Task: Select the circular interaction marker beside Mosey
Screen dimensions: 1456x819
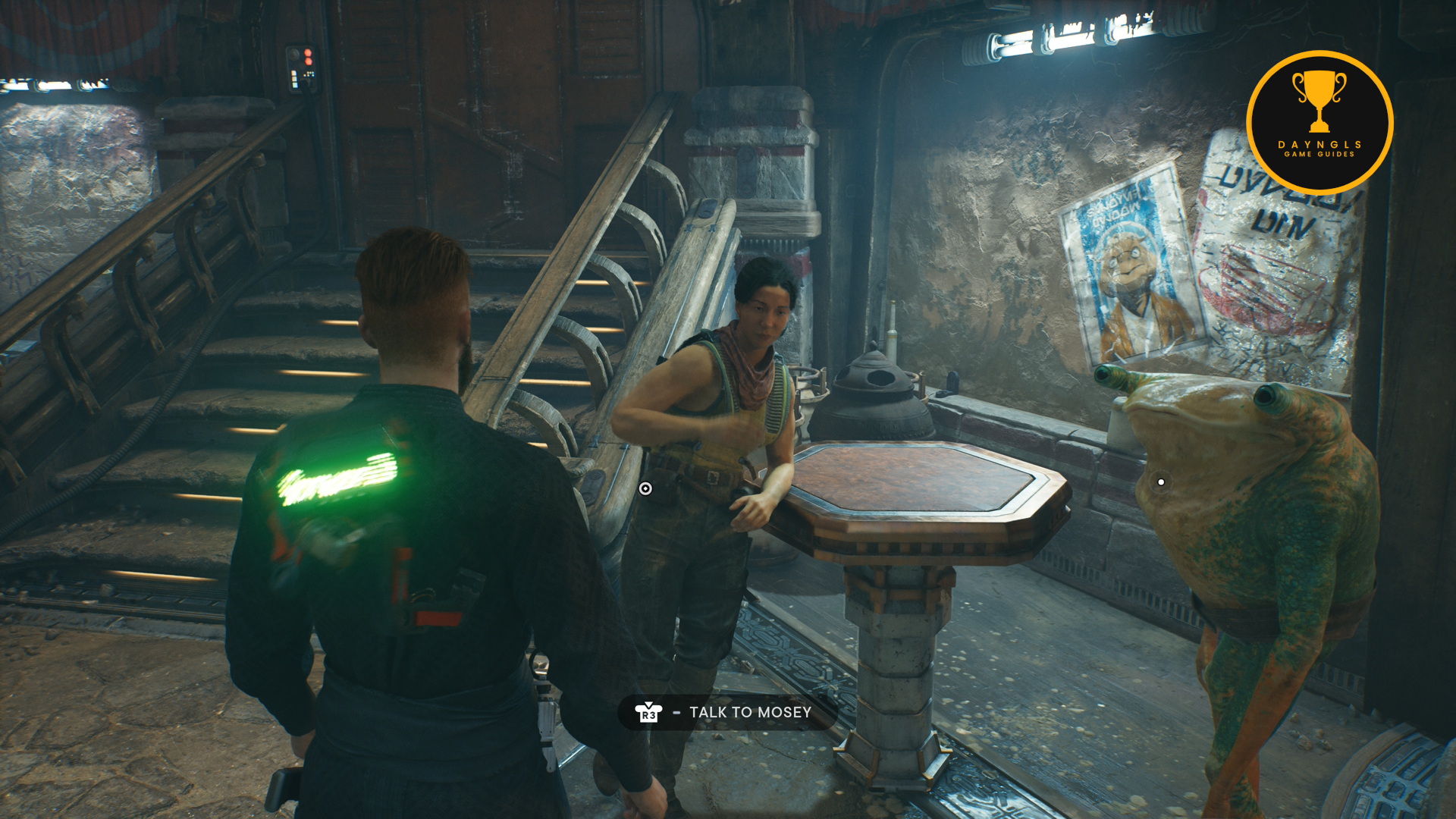Action: (x=645, y=488)
